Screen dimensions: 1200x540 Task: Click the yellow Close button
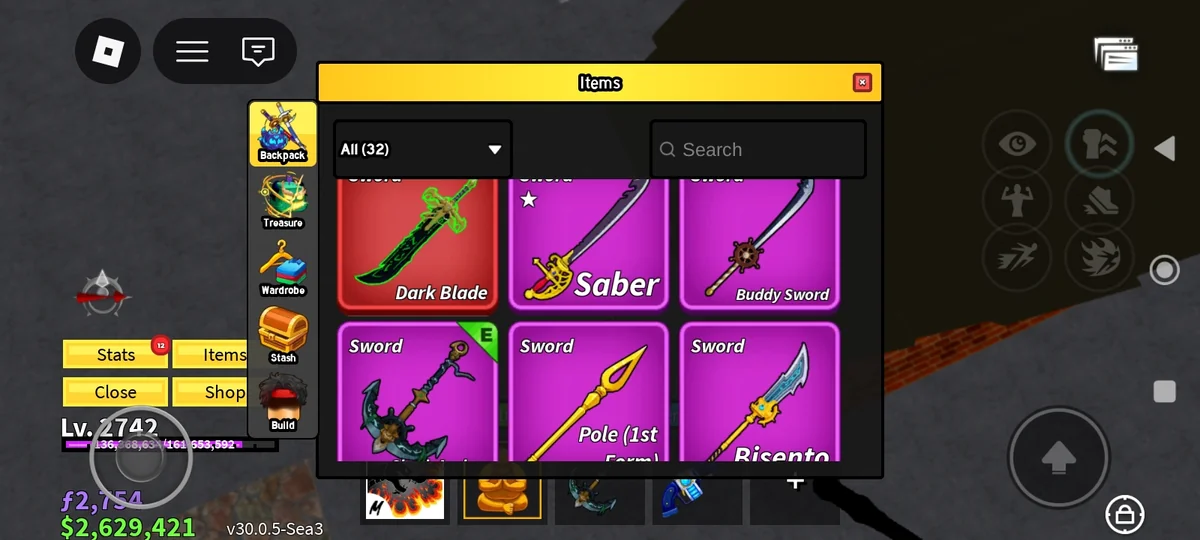click(x=116, y=392)
